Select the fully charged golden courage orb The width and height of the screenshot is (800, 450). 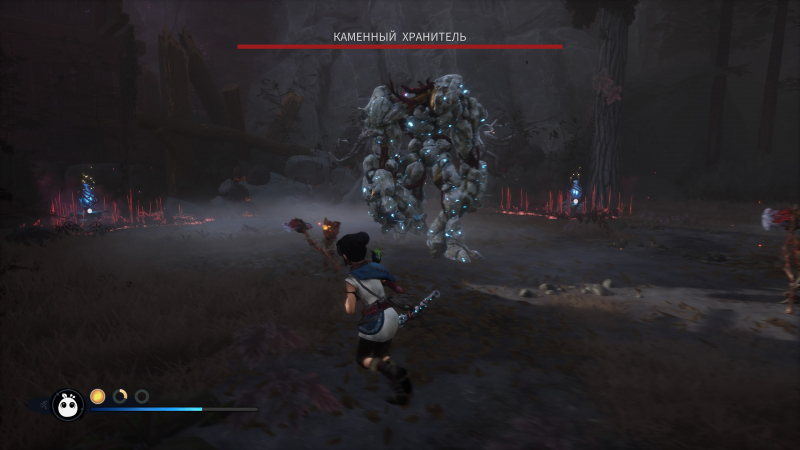tap(98, 396)
